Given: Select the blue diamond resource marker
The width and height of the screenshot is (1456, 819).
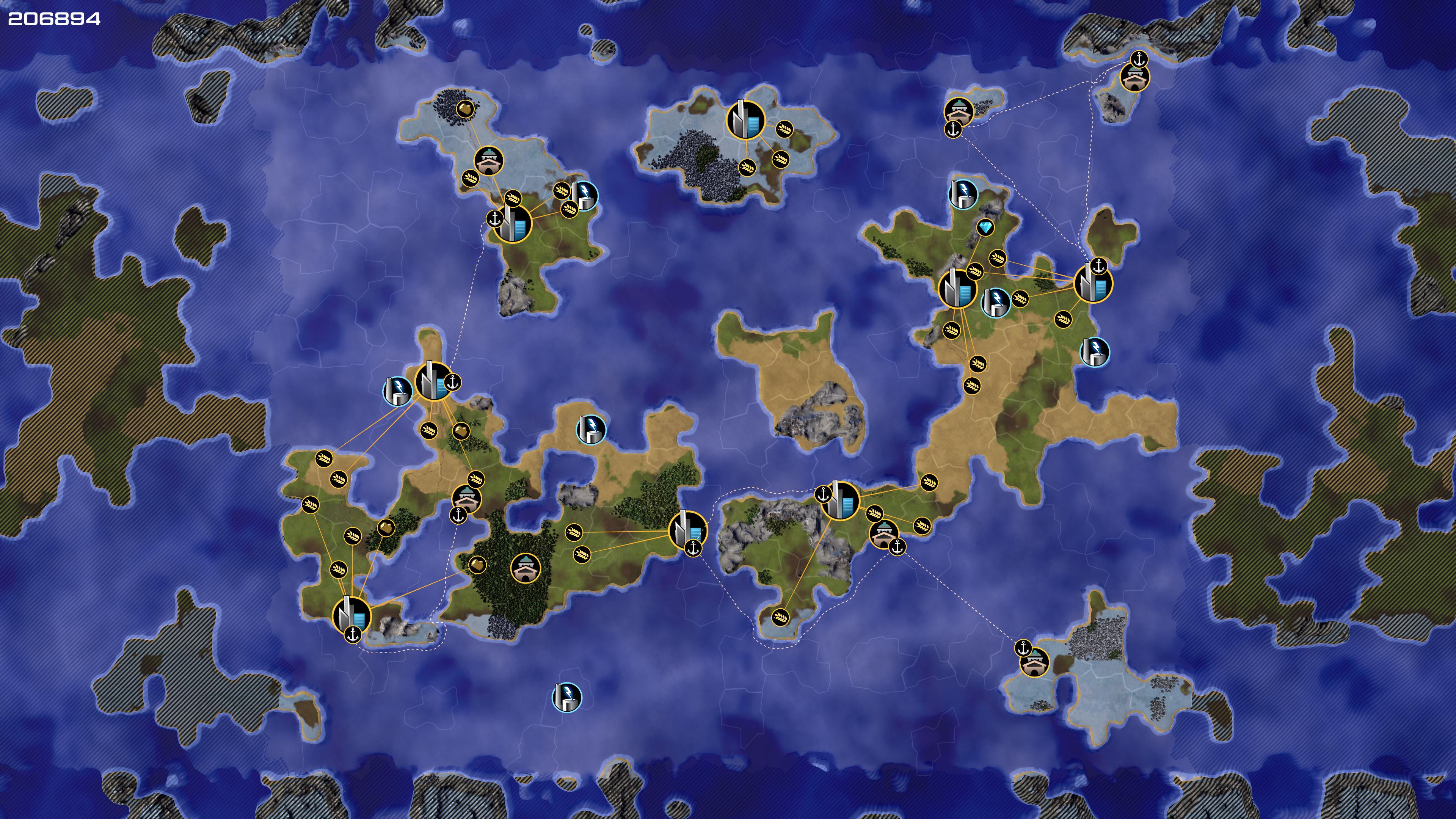Looking at the screenshot, I should (x=986, y=228).
